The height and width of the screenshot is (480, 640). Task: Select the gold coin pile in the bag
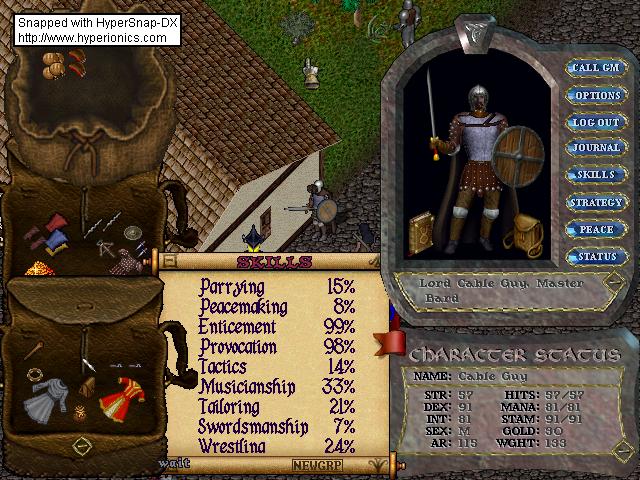pyautogui.click(x=37, y=270)
